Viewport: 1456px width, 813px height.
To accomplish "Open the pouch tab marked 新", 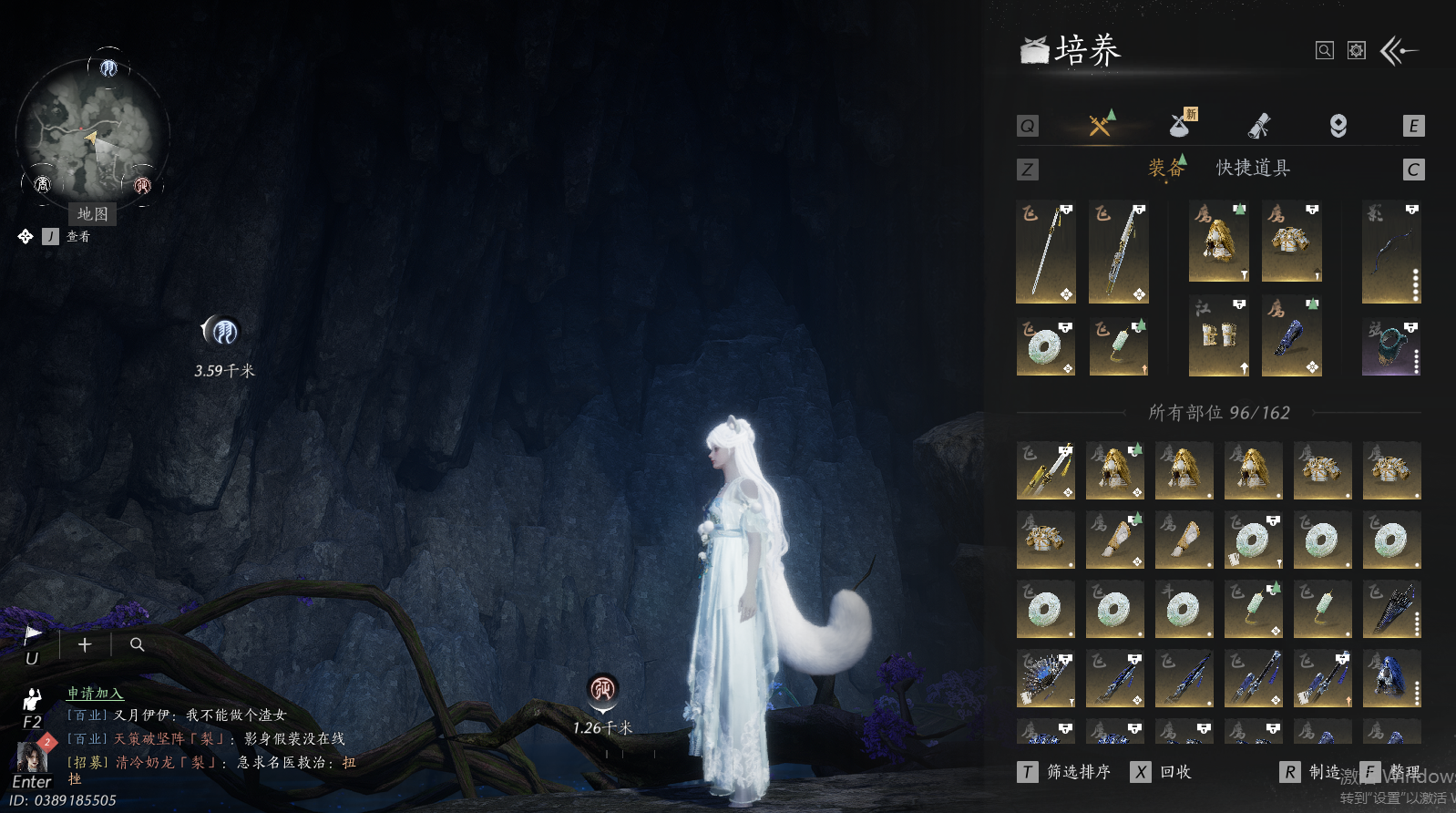I will (x=1181, y=125).
